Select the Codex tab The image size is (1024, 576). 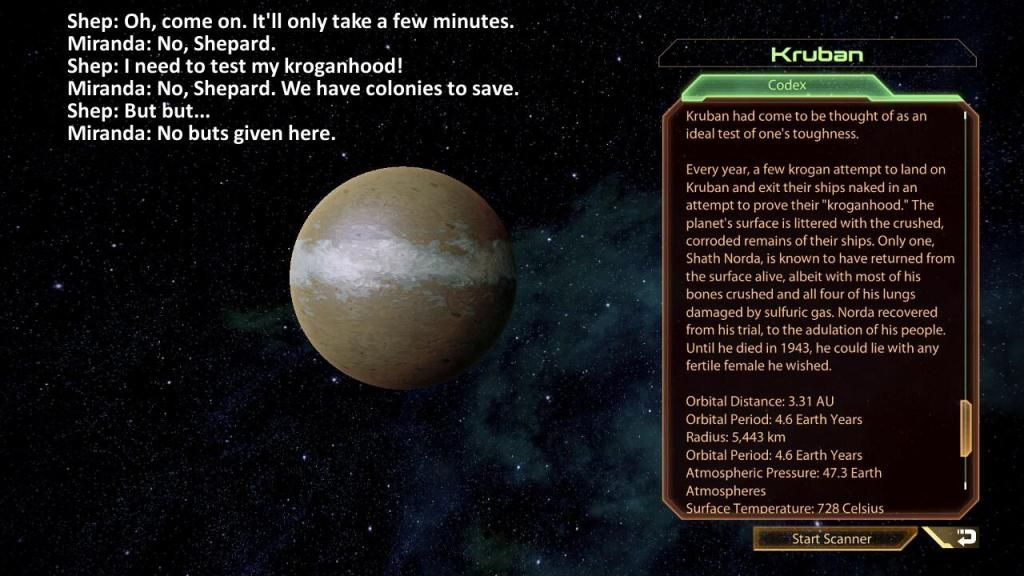point(786,86)
